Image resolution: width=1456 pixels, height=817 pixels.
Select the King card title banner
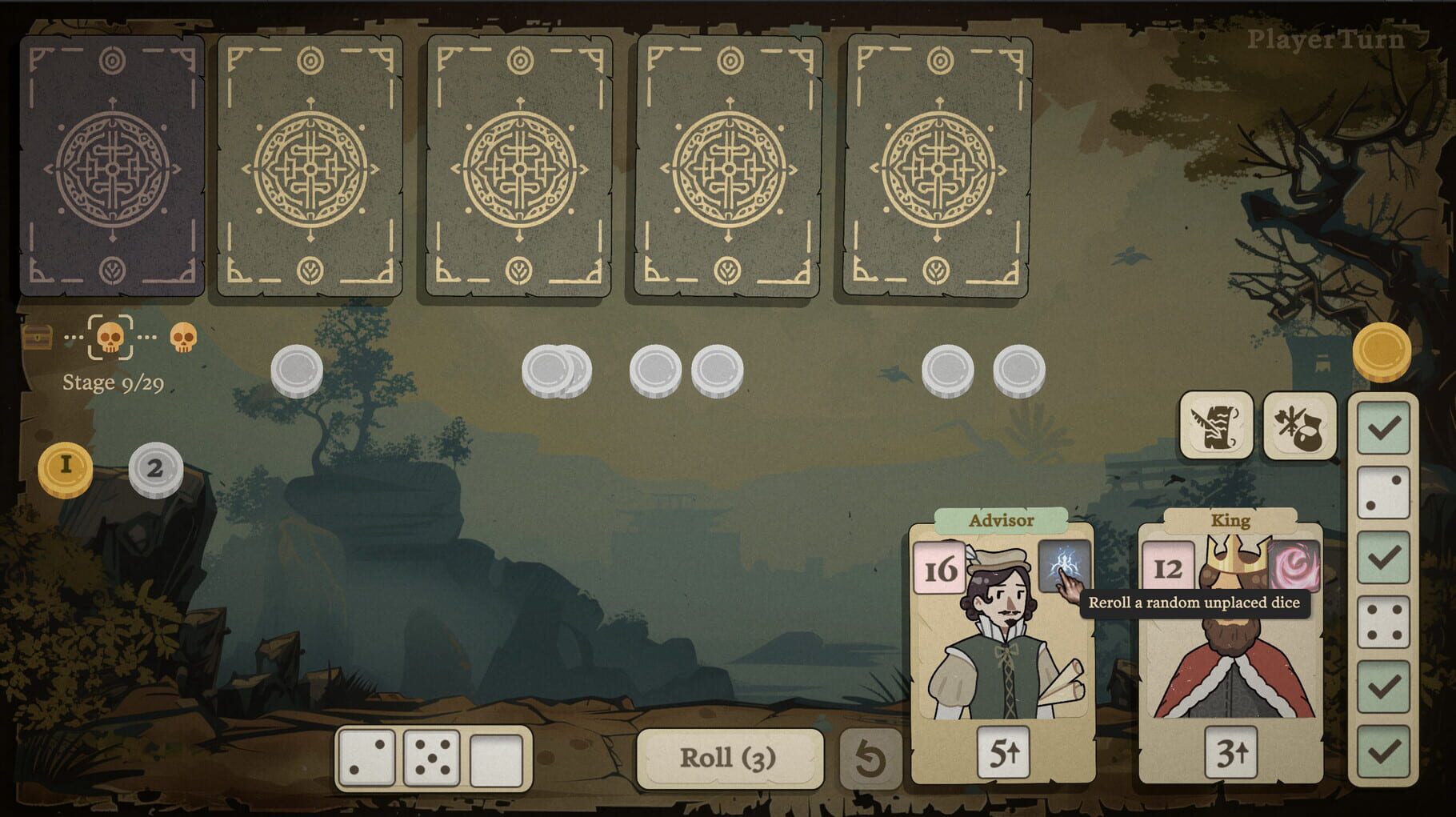(x=1231, y=519)
